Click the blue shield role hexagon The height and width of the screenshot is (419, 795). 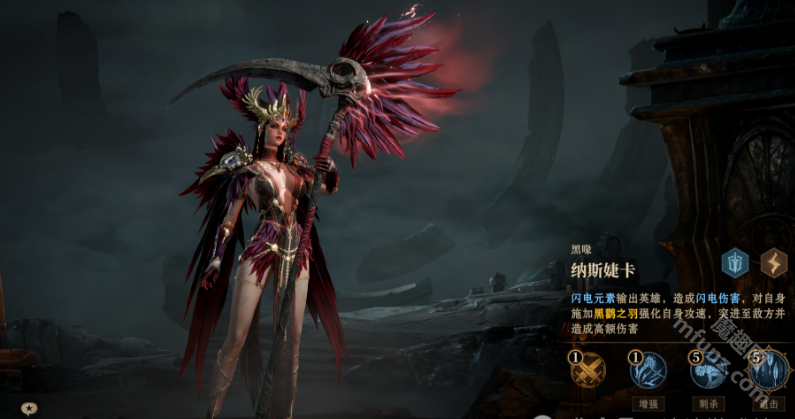(x=736, y=263)
